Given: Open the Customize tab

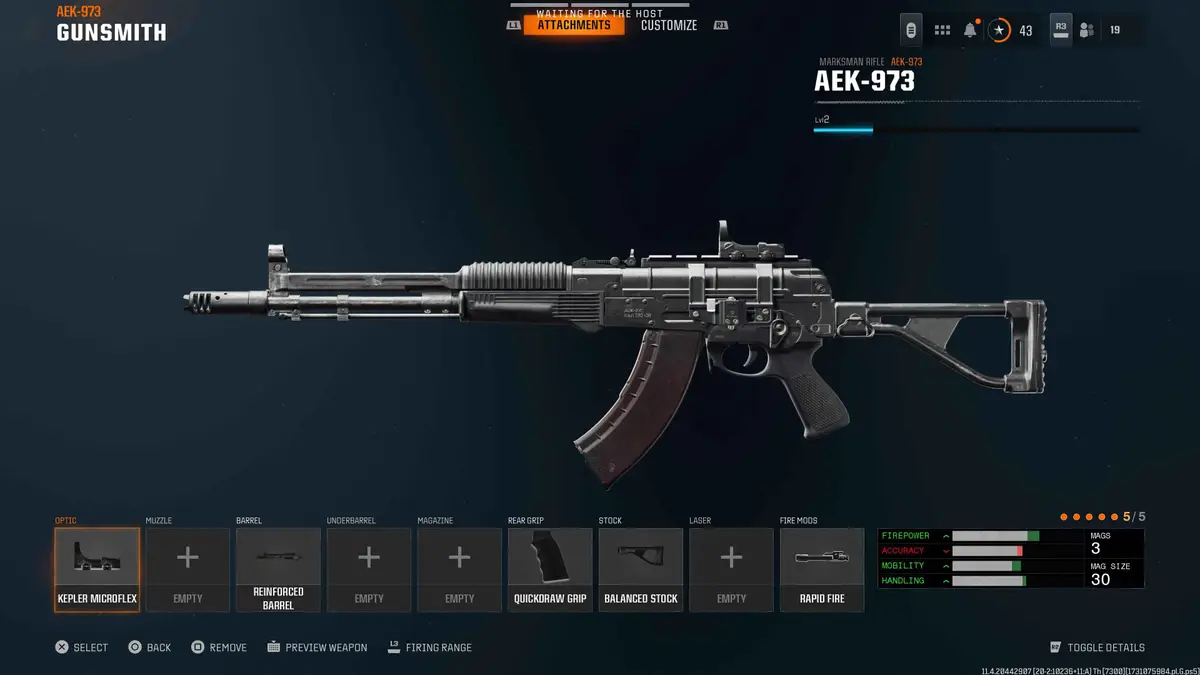Looking at the screenshot, I should (x=669, y=25).
